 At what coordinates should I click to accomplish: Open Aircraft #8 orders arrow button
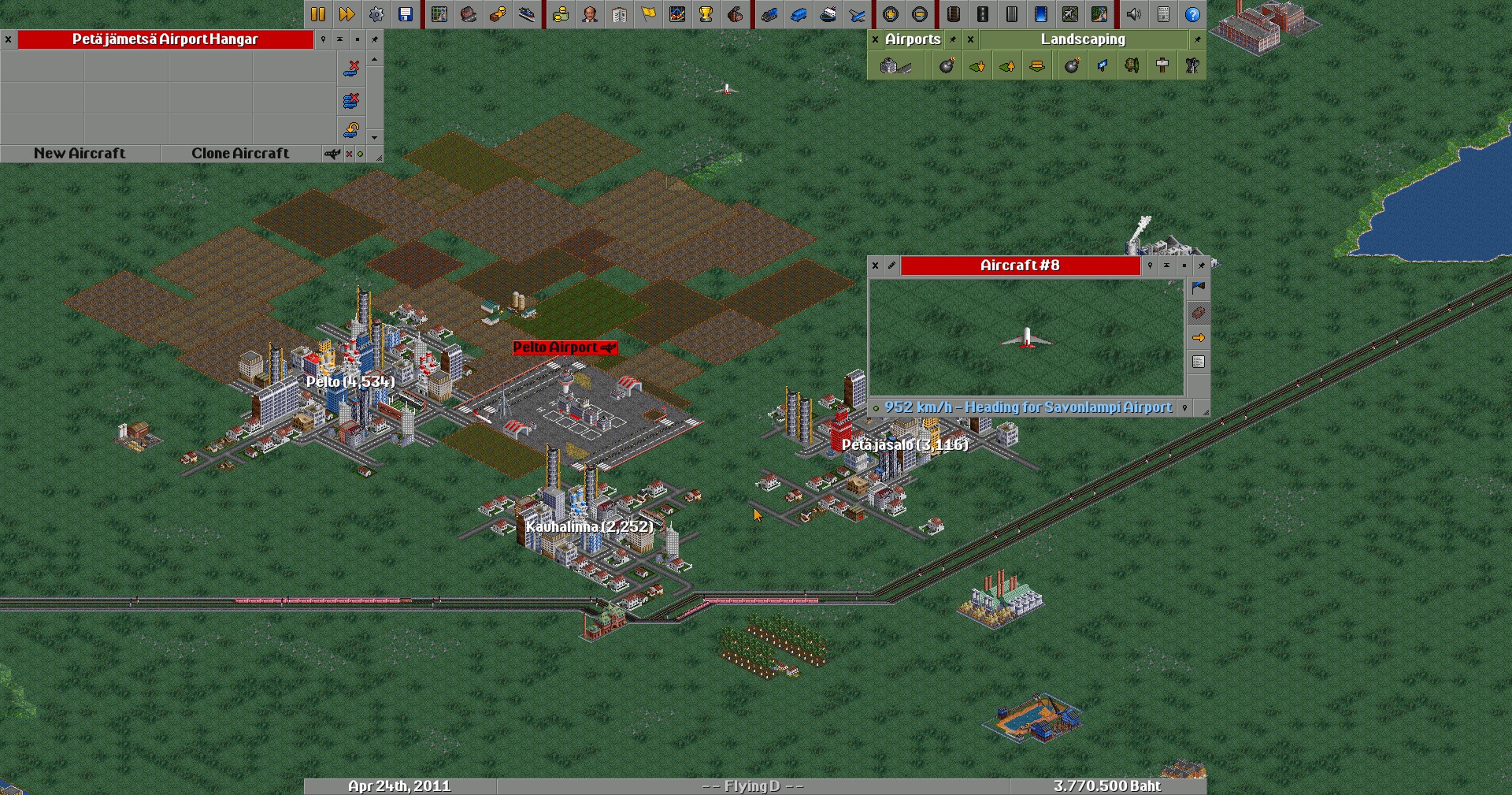(1198, 338)
